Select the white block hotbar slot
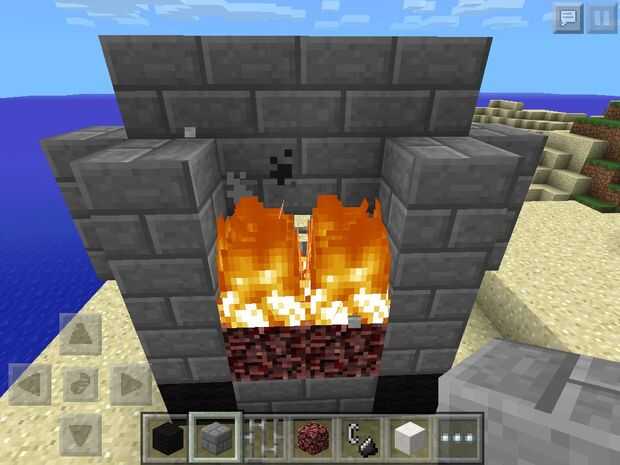Screen dimensions: 620x465 click(410, 438)
